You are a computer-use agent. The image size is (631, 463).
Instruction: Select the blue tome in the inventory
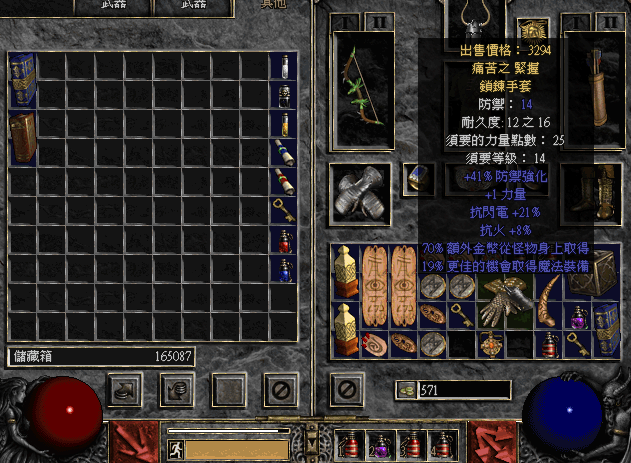click(607, 331)
